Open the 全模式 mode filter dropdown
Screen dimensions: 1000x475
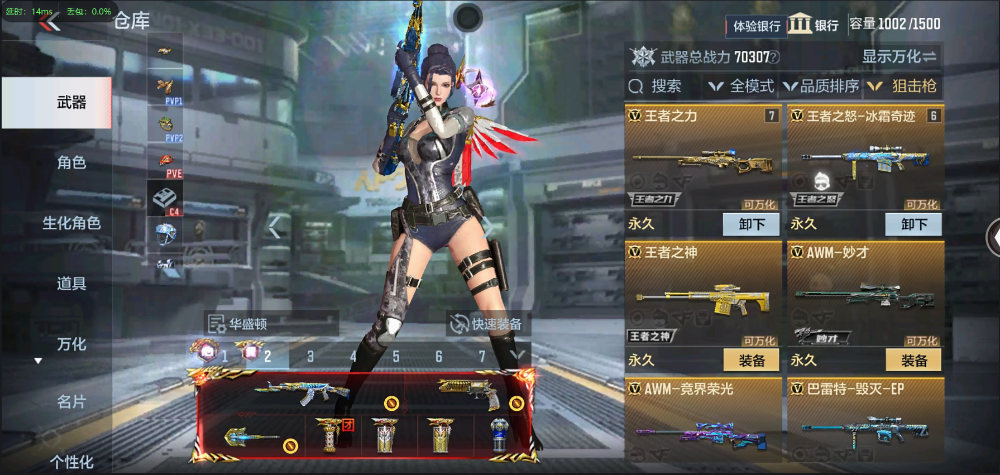point(742,86)
